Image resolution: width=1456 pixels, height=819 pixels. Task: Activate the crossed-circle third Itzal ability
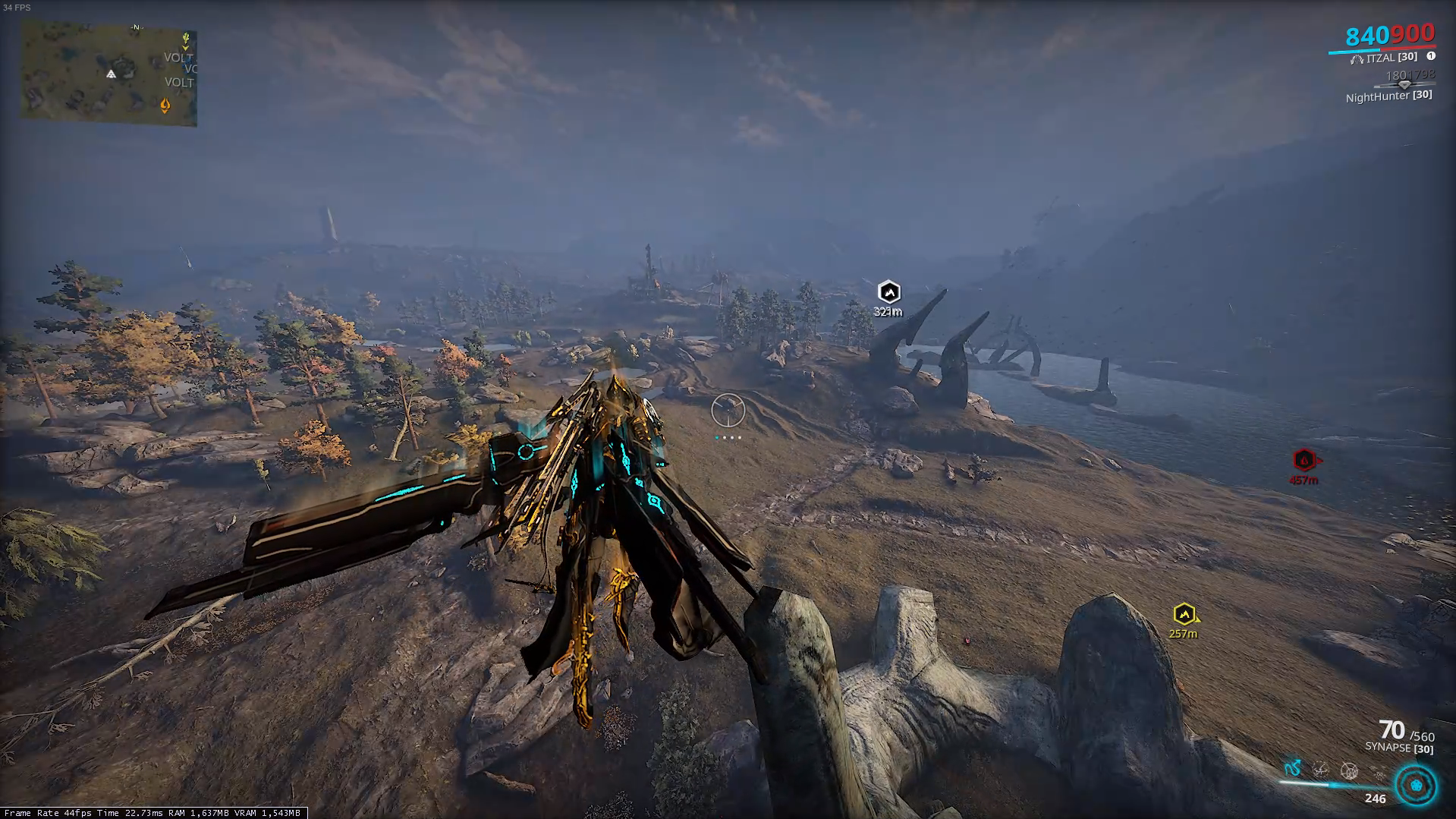tap(1349, 771)
